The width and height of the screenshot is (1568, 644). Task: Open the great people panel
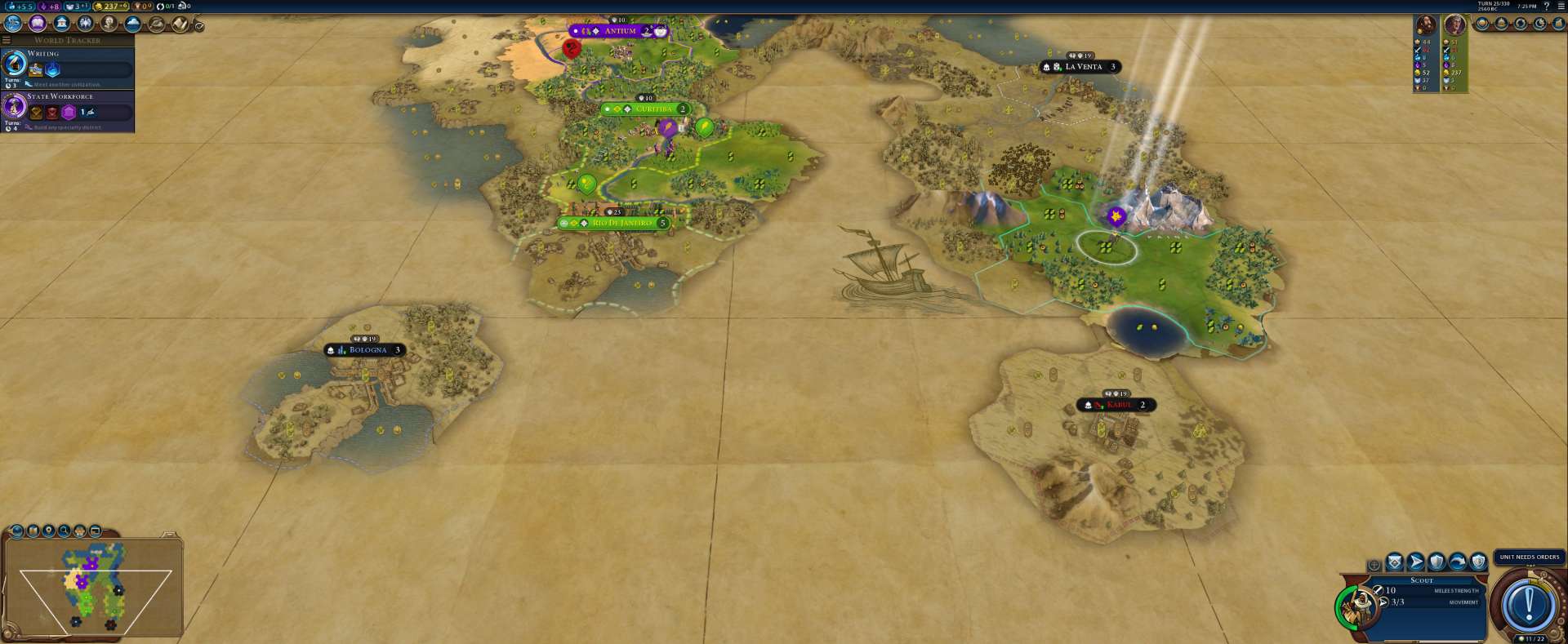pyautogui.click(x=109, y=24)
